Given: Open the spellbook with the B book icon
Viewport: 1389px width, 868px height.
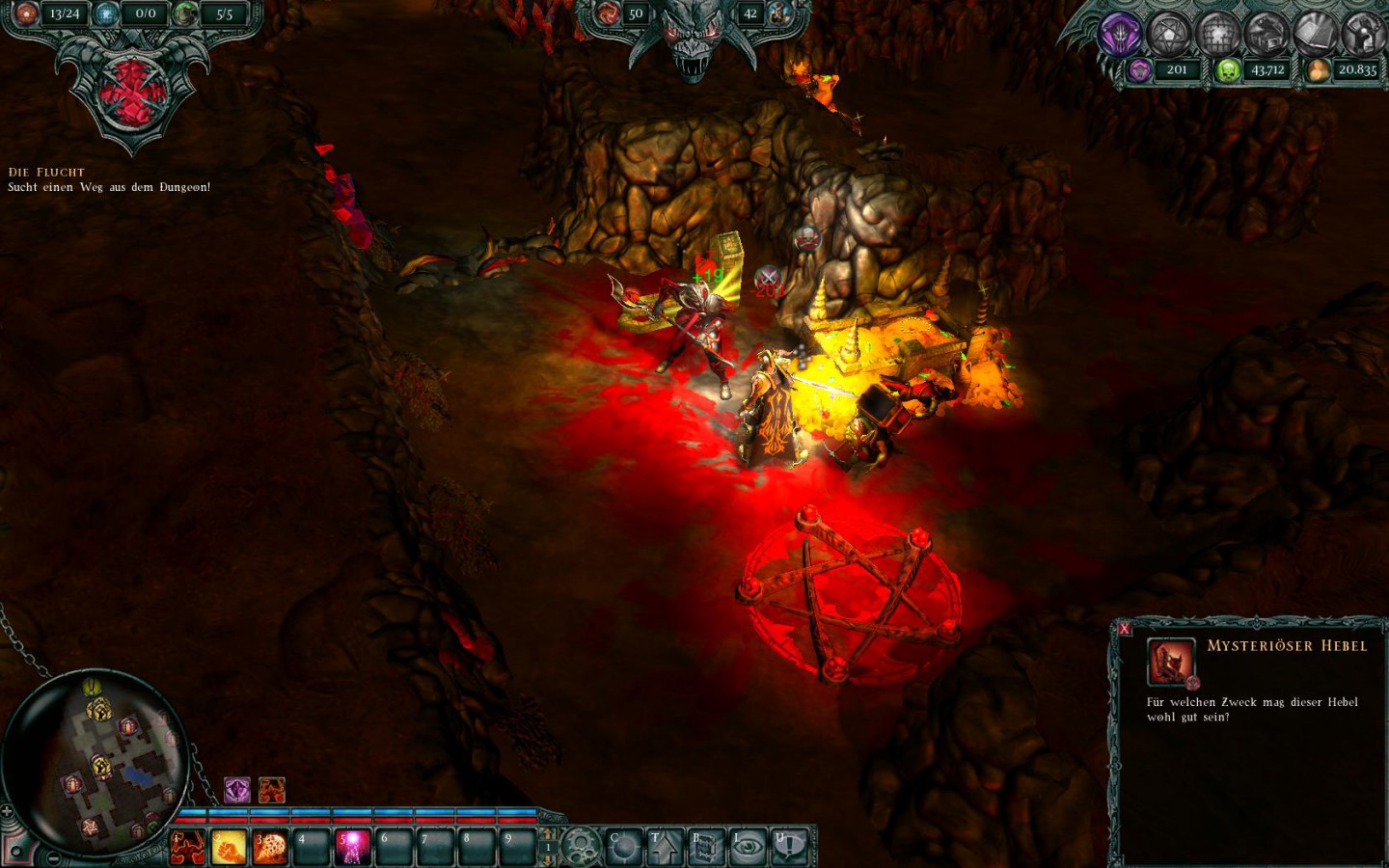Looking at the screenshot, I should pyautogui.click(x=706, y=844).
